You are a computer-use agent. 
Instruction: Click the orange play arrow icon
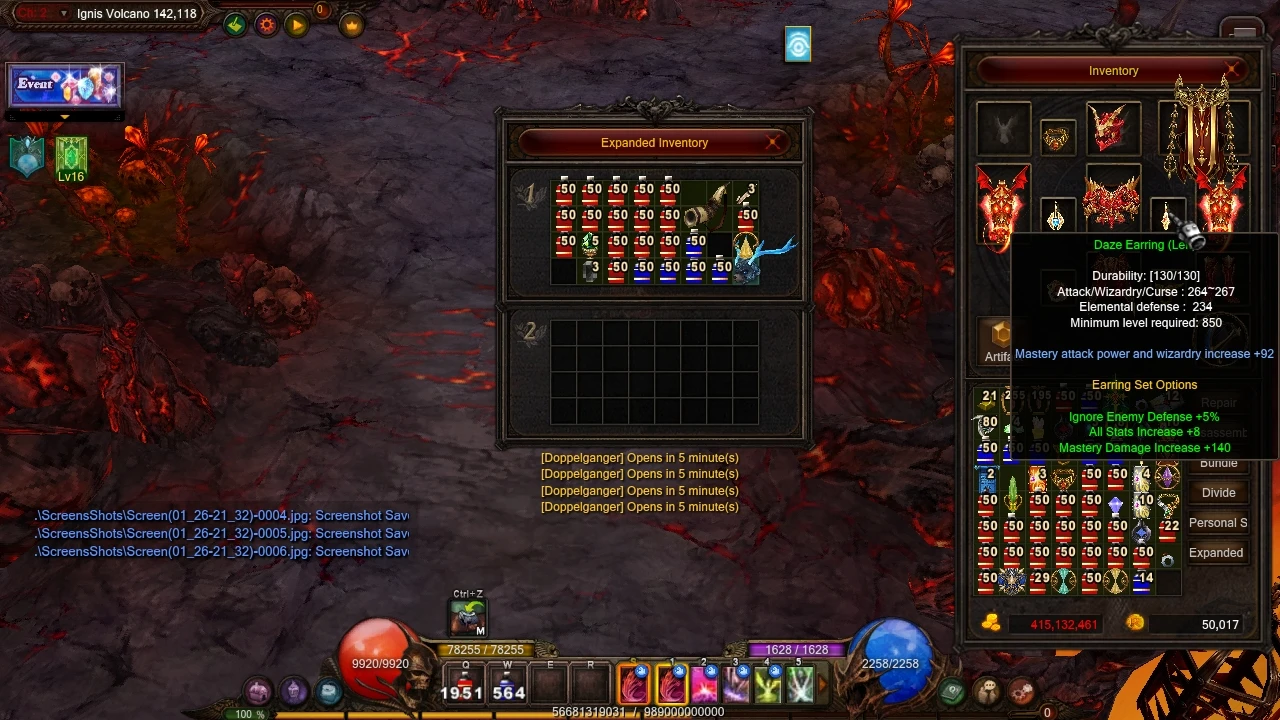click(x=297, y=25)
